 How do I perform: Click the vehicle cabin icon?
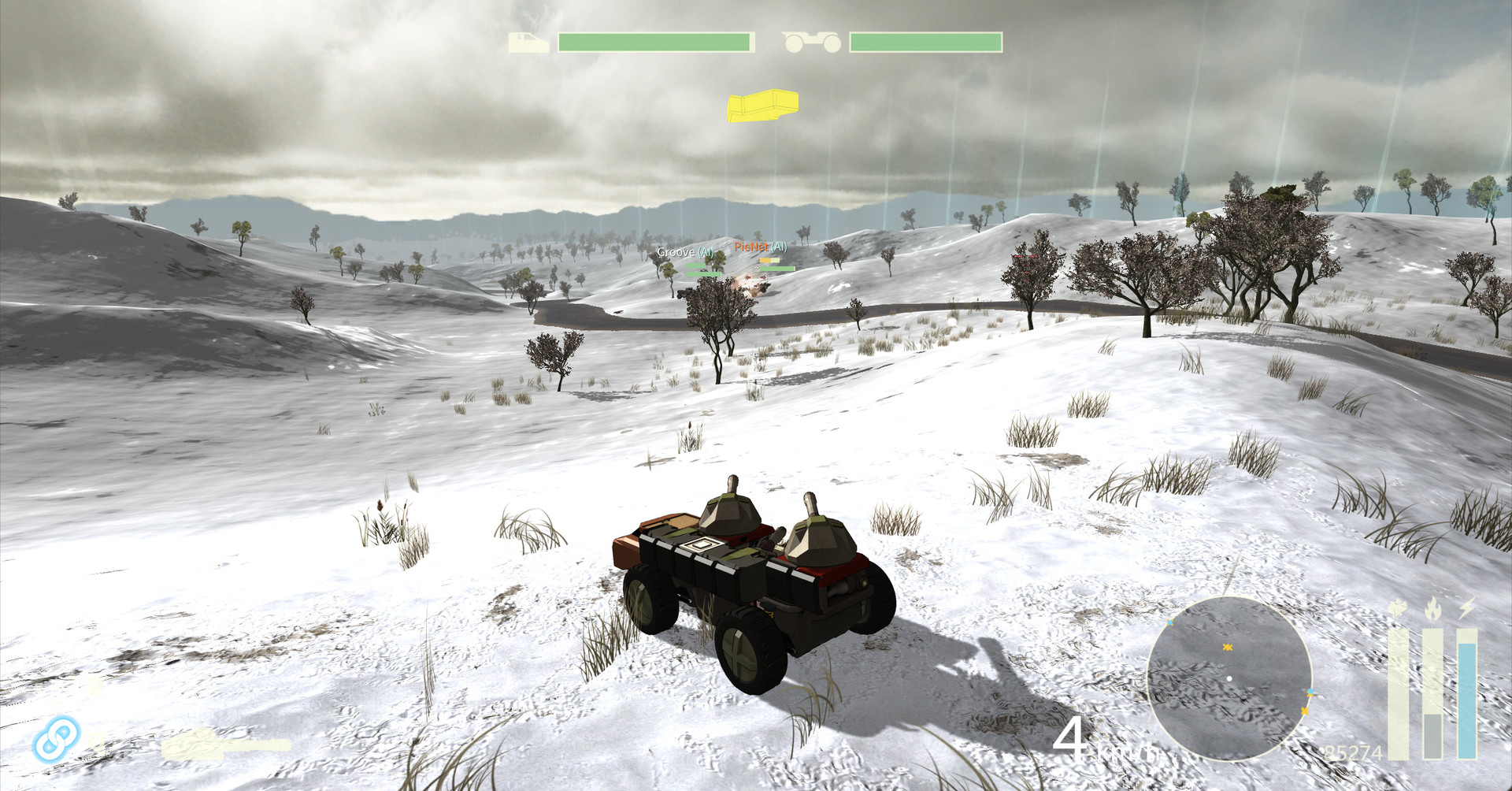pyautogui.click(x=528, y=43)
